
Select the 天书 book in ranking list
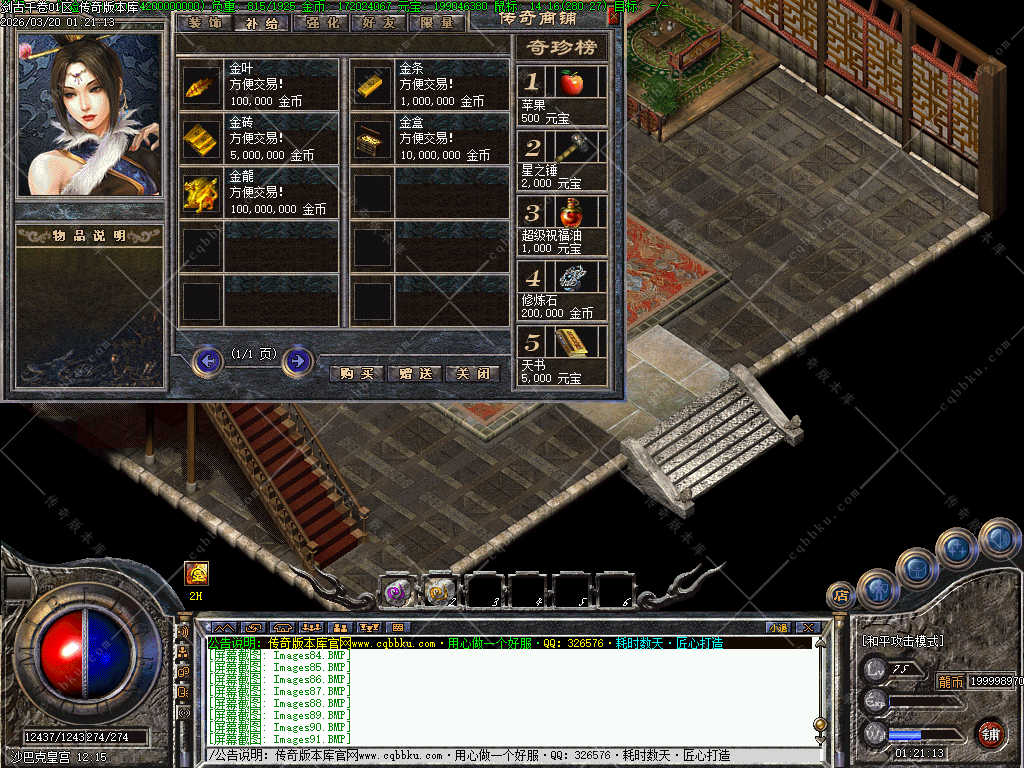(571, 343)
